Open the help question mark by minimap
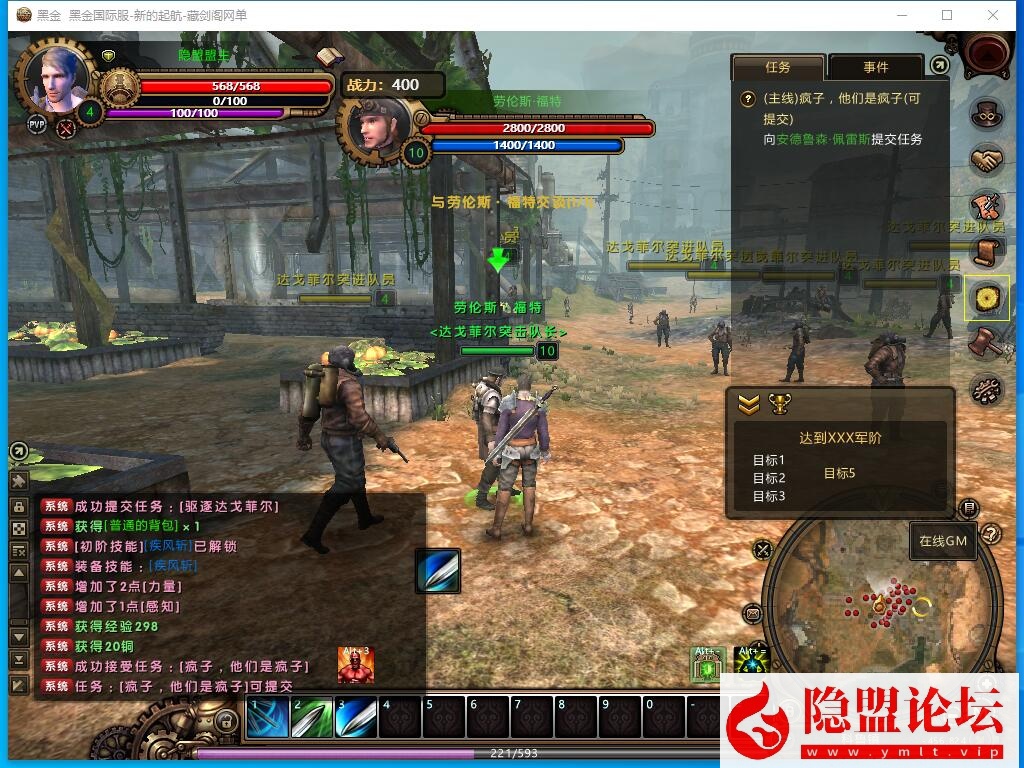Image resolution: width=1024 pixels, height=768 pixels. tap(991, 534)
